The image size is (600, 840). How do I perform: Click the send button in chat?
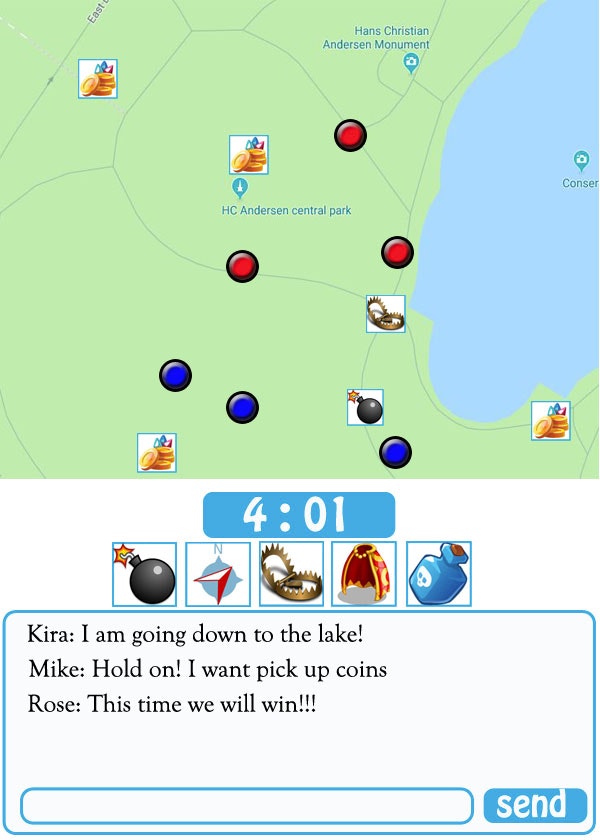535,805
